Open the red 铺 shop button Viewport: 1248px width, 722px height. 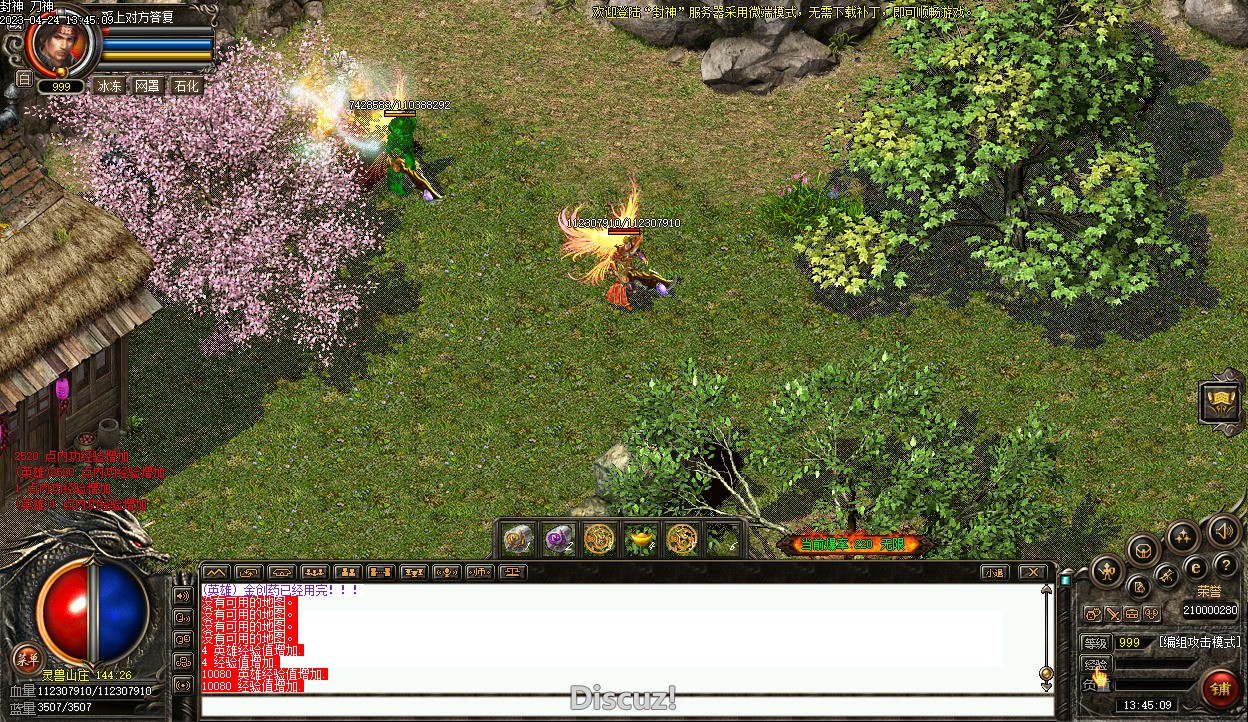pyautogui.click(x=1220, y=690)
